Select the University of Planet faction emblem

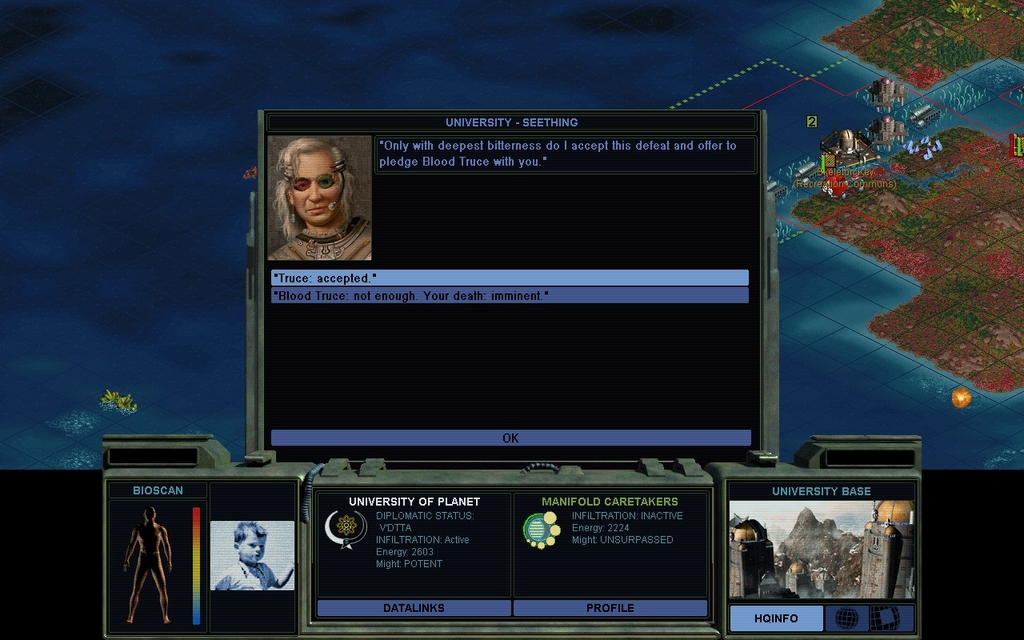coord(346,527)
